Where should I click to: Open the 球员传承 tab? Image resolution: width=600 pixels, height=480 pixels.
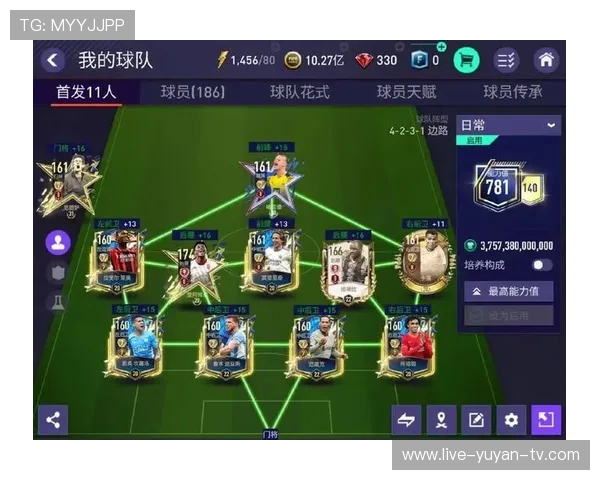513,92
